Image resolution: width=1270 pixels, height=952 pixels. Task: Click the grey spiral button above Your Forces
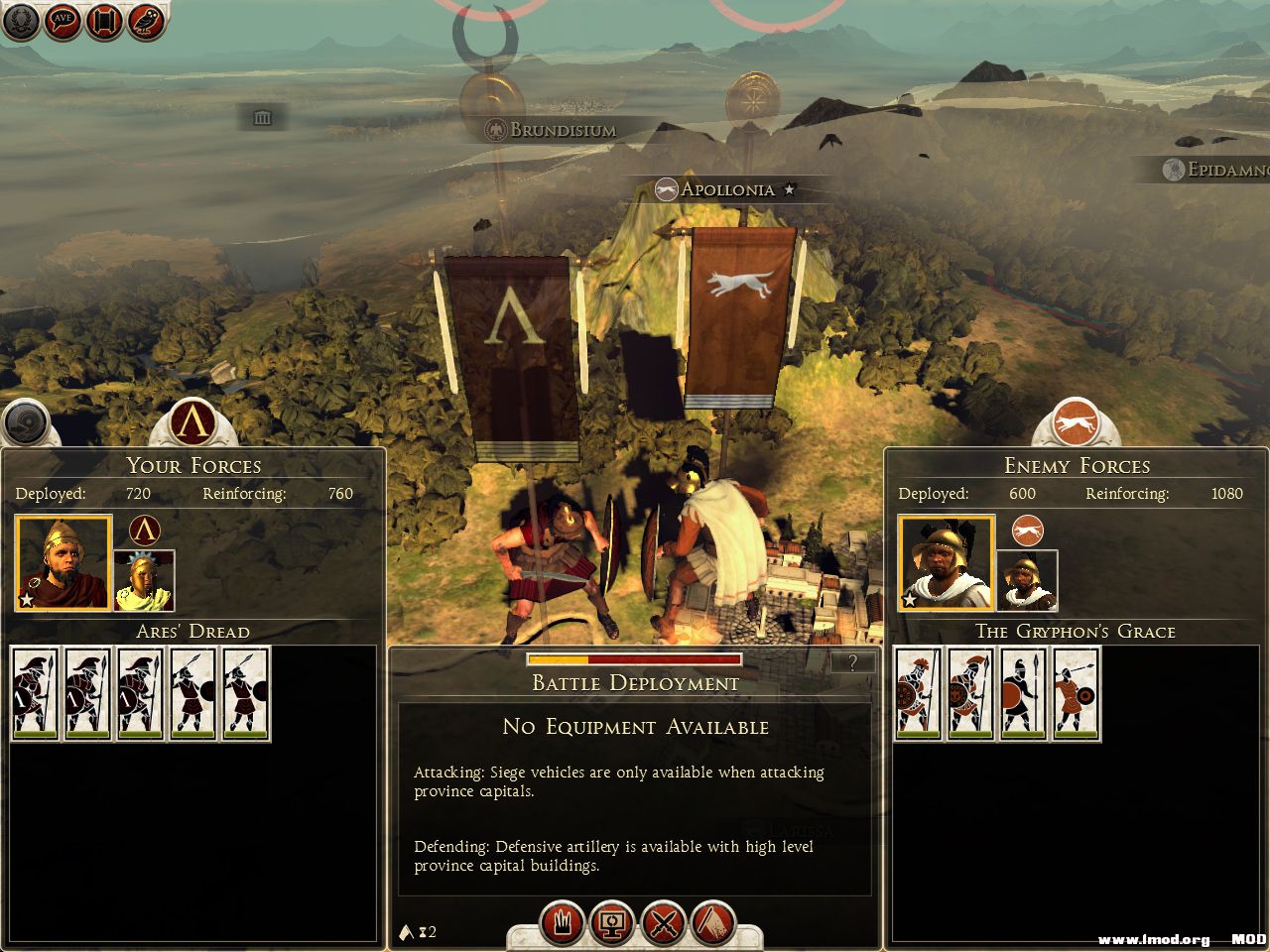tap(27, 423)
